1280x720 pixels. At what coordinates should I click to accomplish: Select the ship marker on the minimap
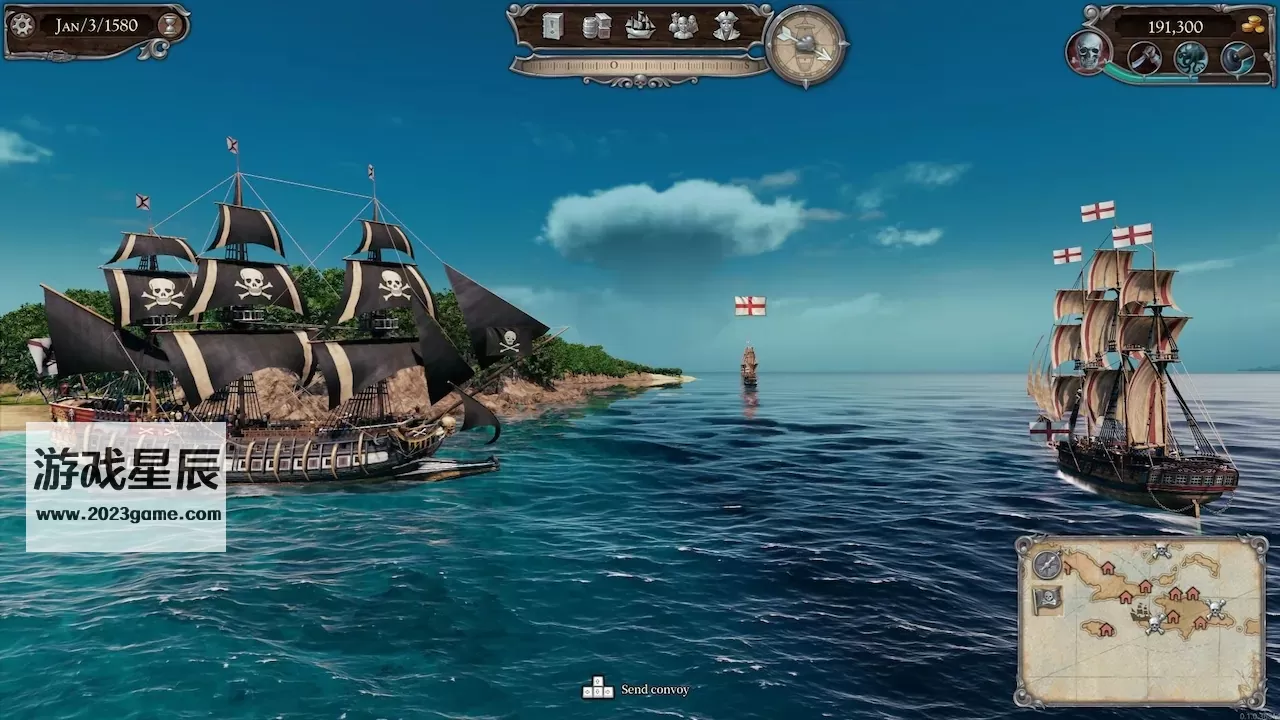(1140, 613)
